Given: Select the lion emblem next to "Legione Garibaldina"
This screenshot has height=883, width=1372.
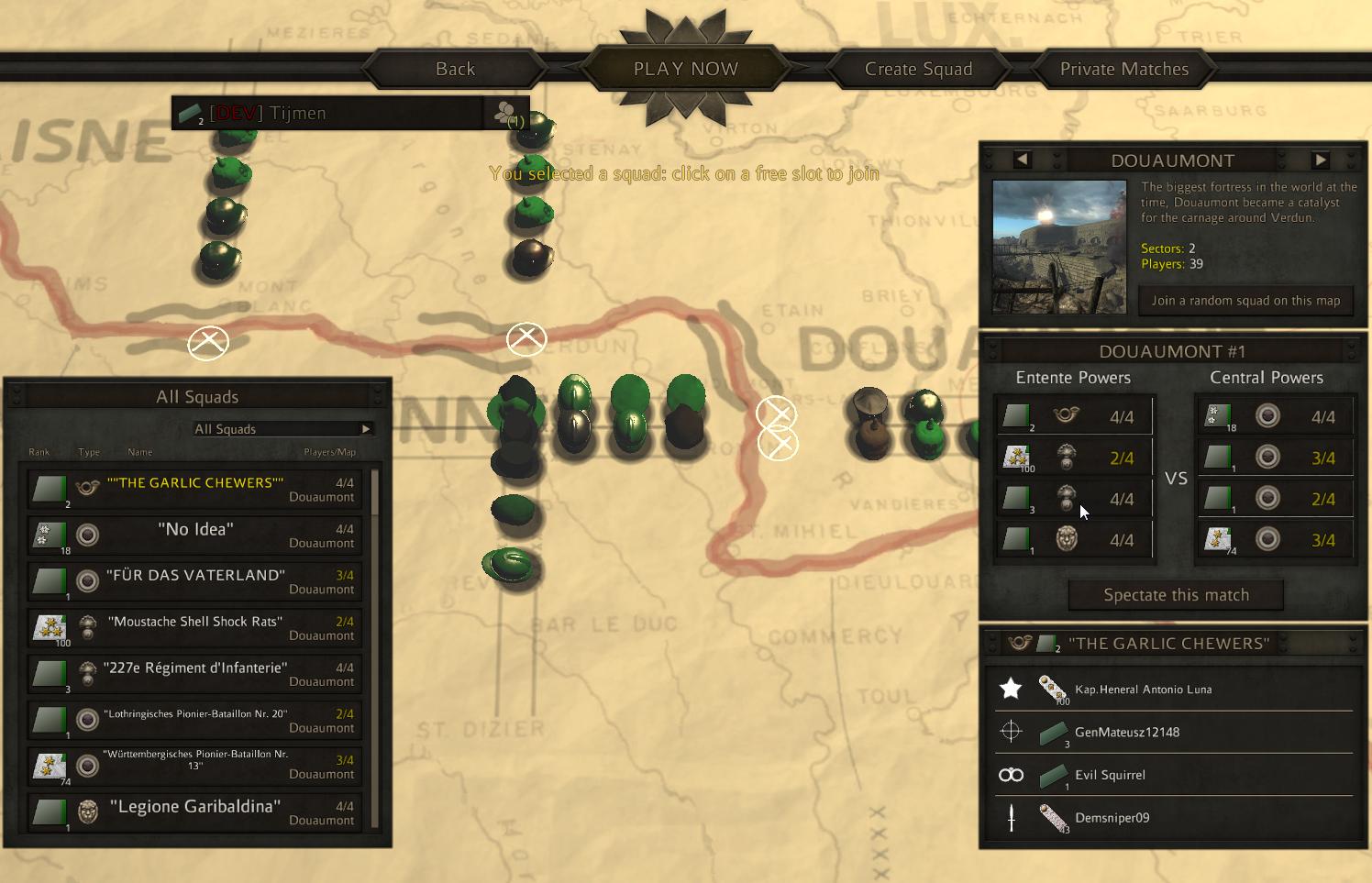Looking at the screenshot, I should 87,811.
